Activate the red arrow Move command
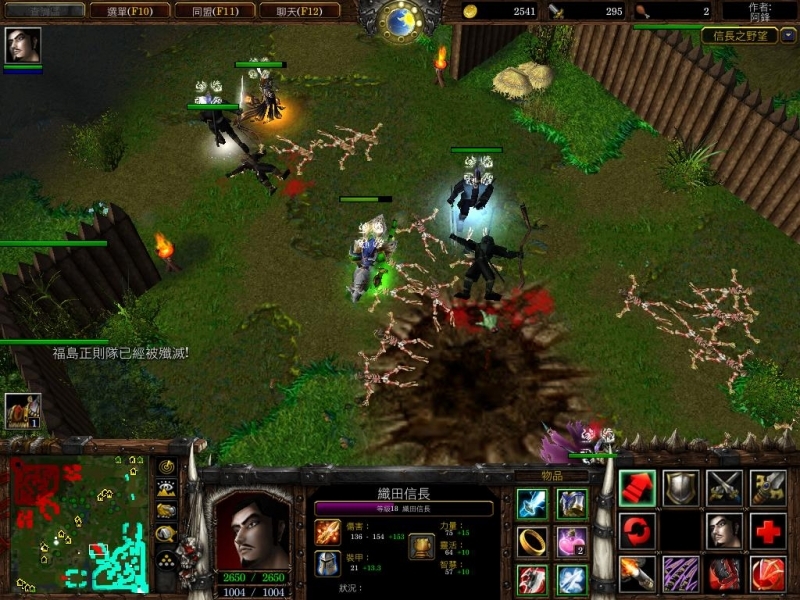 click(637, 487)
